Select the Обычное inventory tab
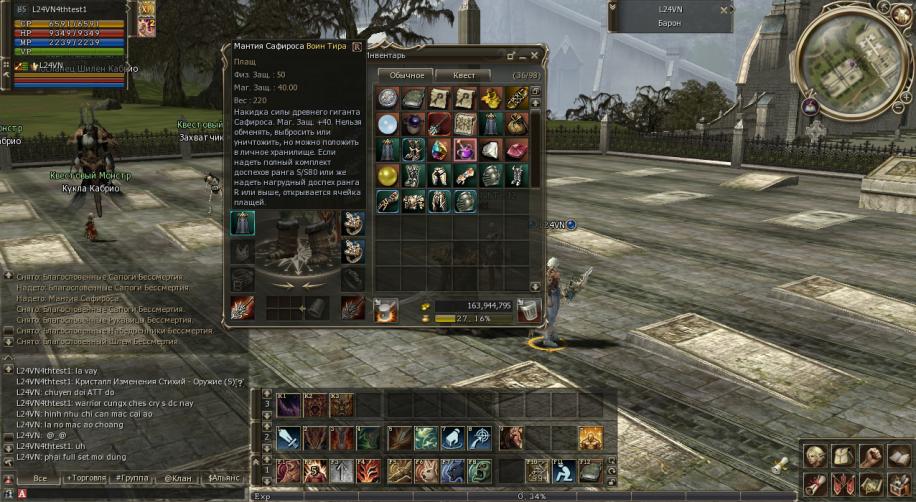Screen dimensions: 916x502 point(407,75)
